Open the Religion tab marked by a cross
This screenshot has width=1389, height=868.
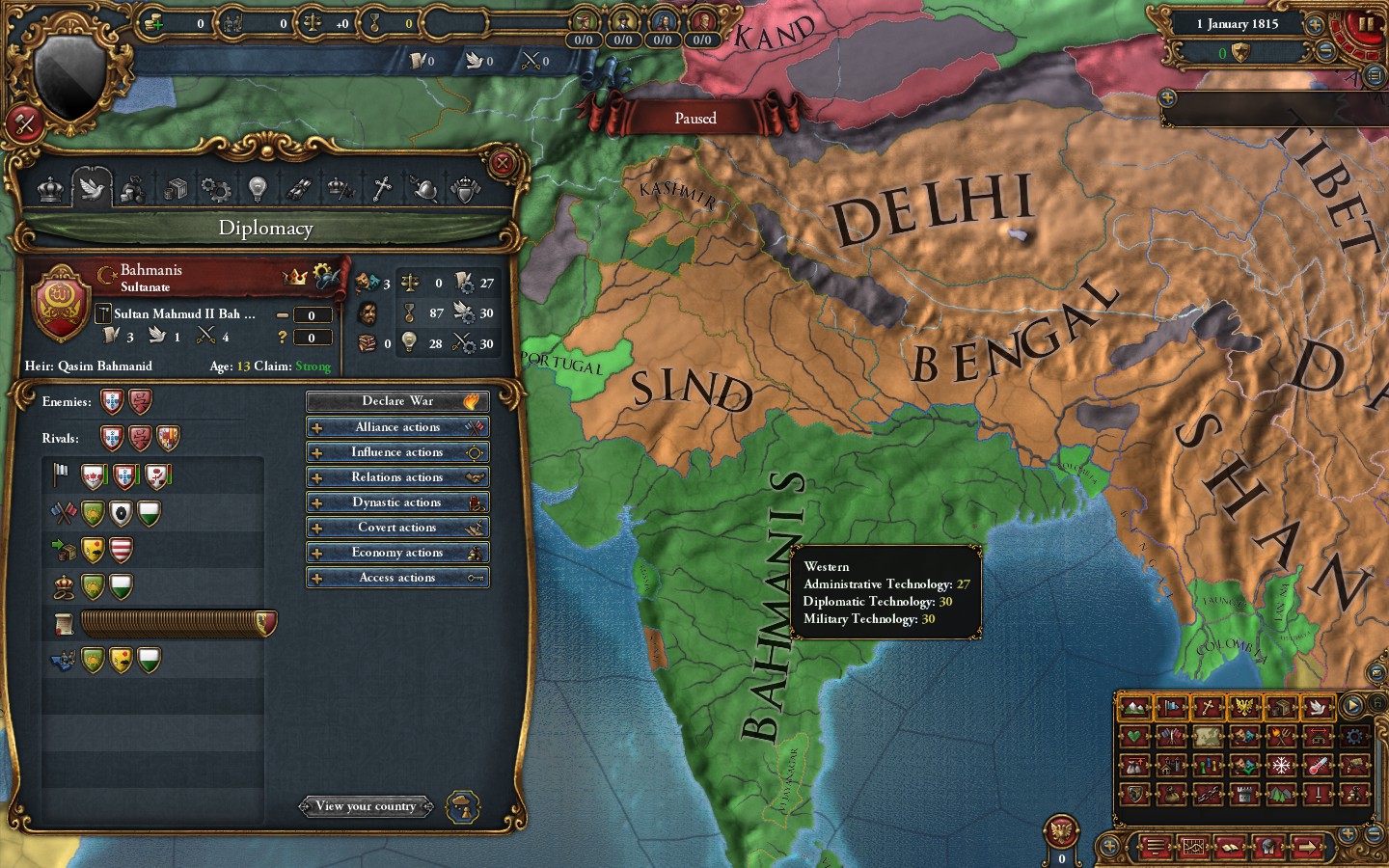tap(381, 189)
